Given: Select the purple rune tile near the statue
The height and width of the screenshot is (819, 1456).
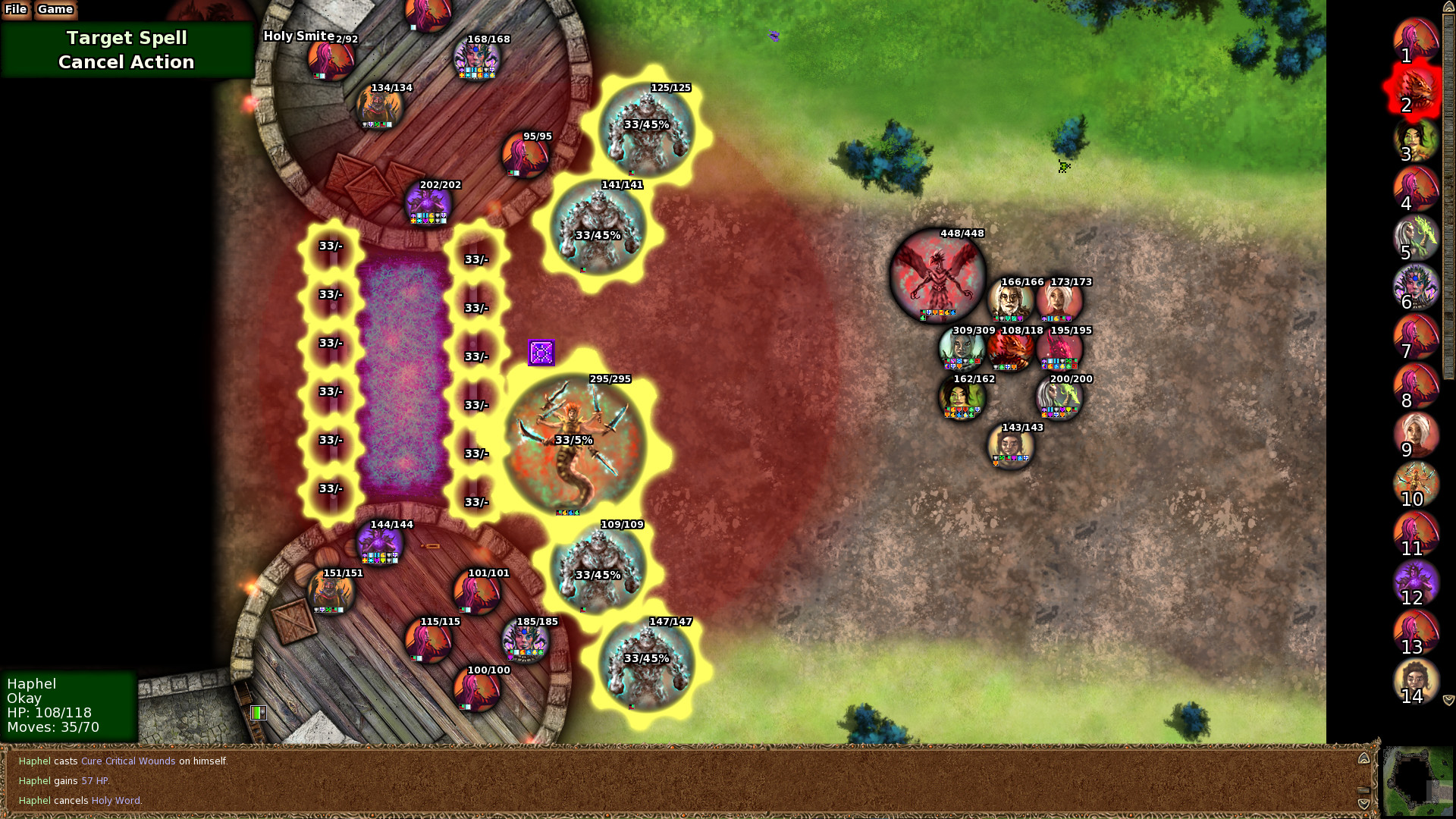Looking at the screenshot, I should pos(541,353).
